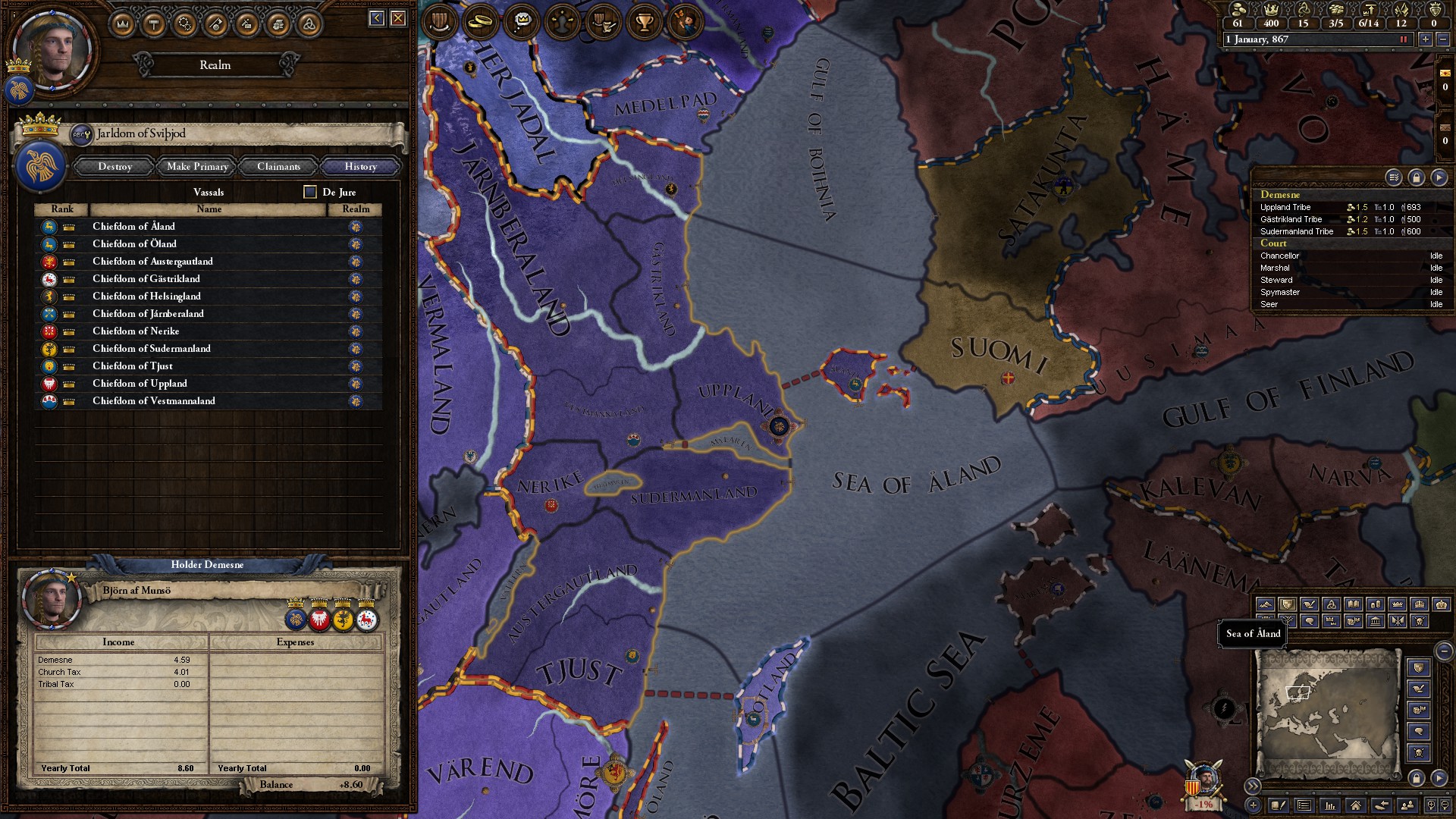Select the temple religion map mode on the minimap

(x=1376, y=622)
